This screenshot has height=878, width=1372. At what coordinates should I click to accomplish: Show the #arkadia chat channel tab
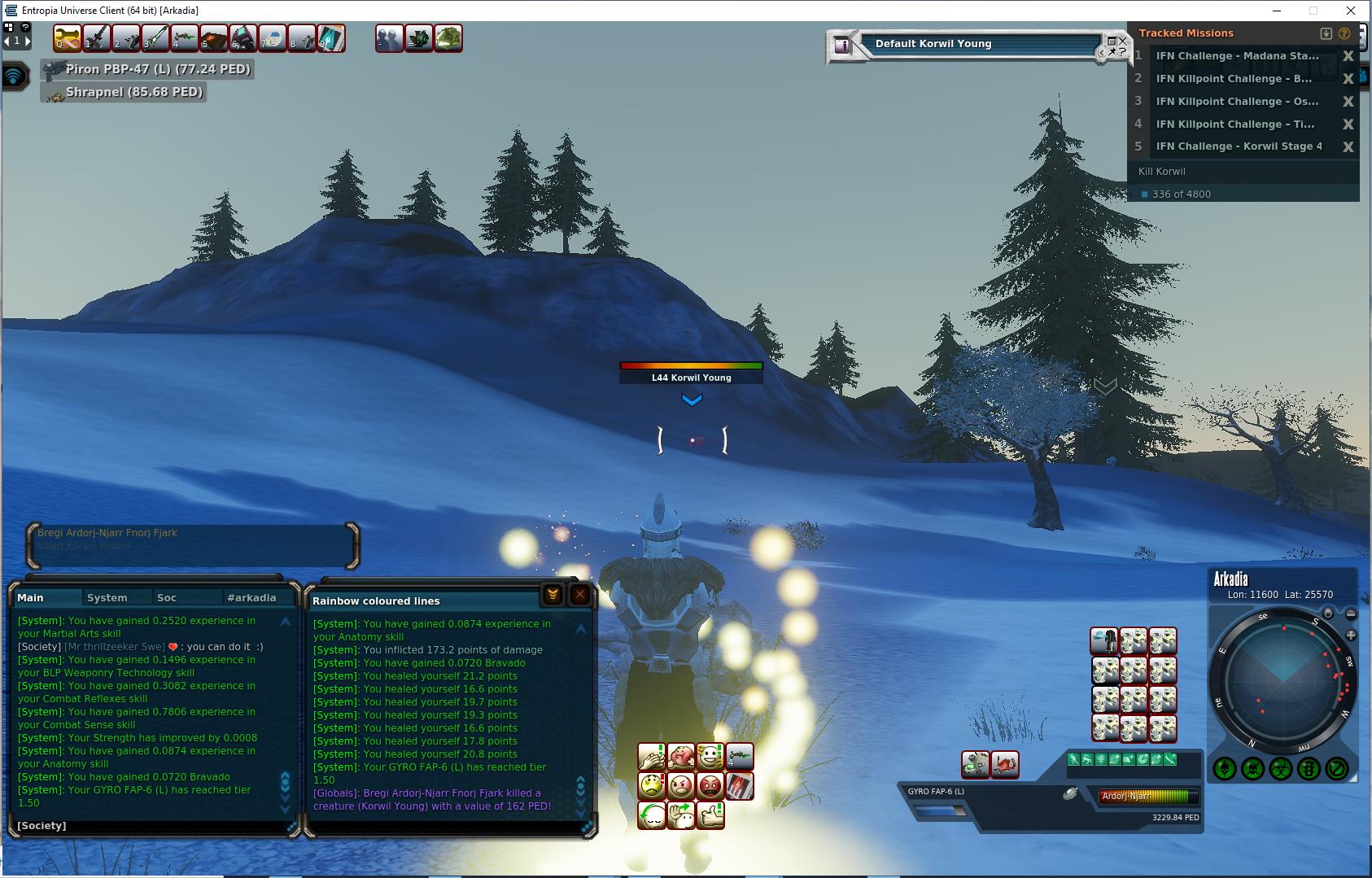pos(251,597)
